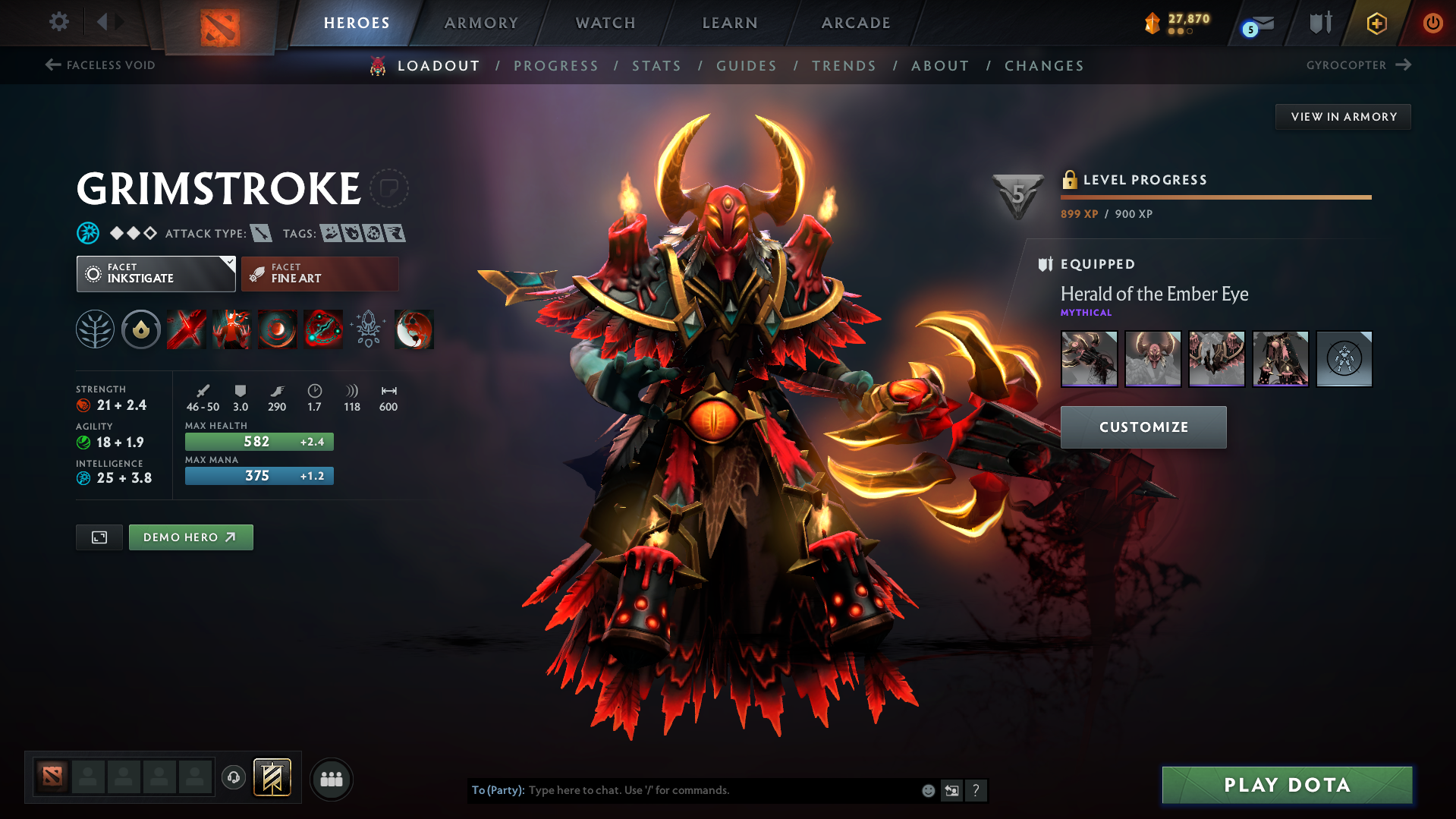Toggle the hero card expand icon below stats
The image size is (1456, 819).
(99, 537)
